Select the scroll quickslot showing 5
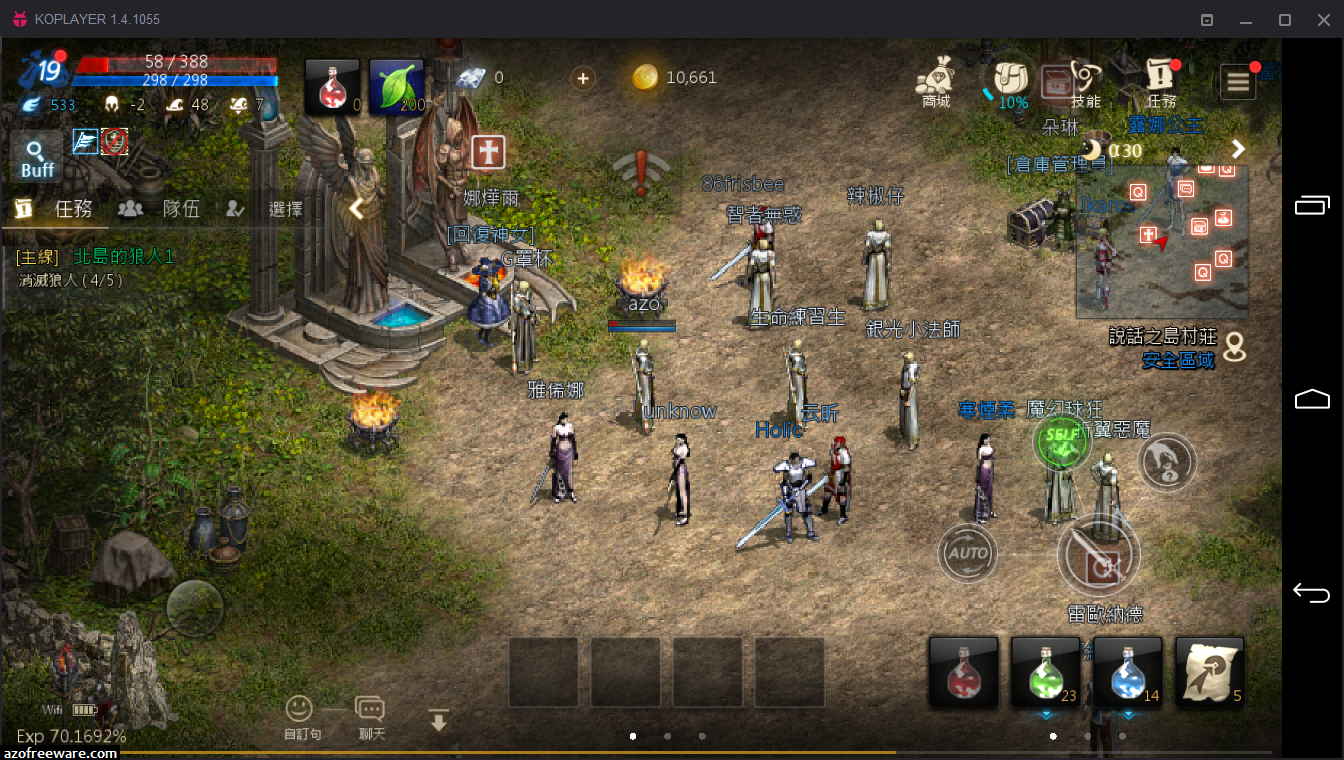 1209,673
